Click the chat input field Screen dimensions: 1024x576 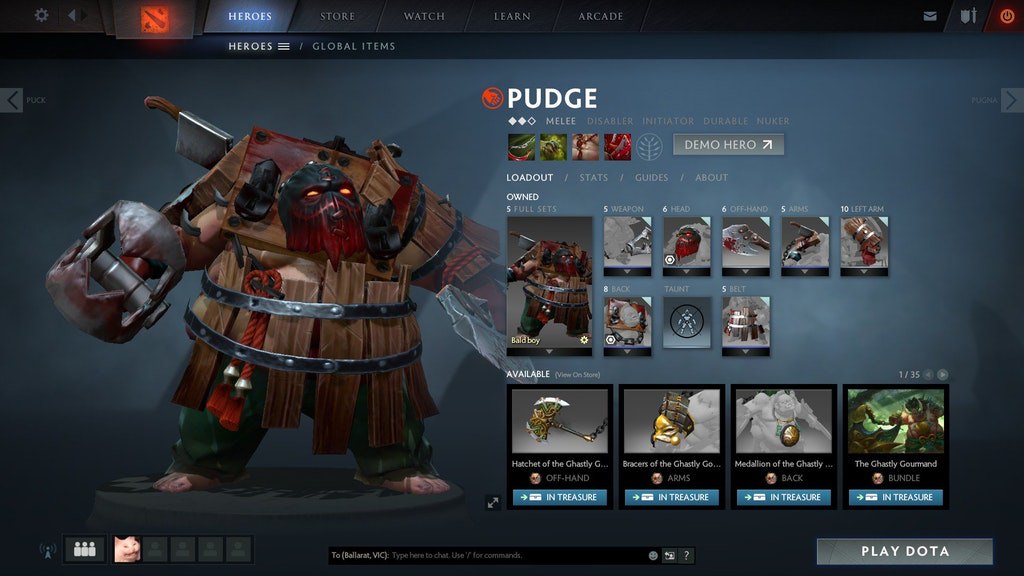(515, 555)
